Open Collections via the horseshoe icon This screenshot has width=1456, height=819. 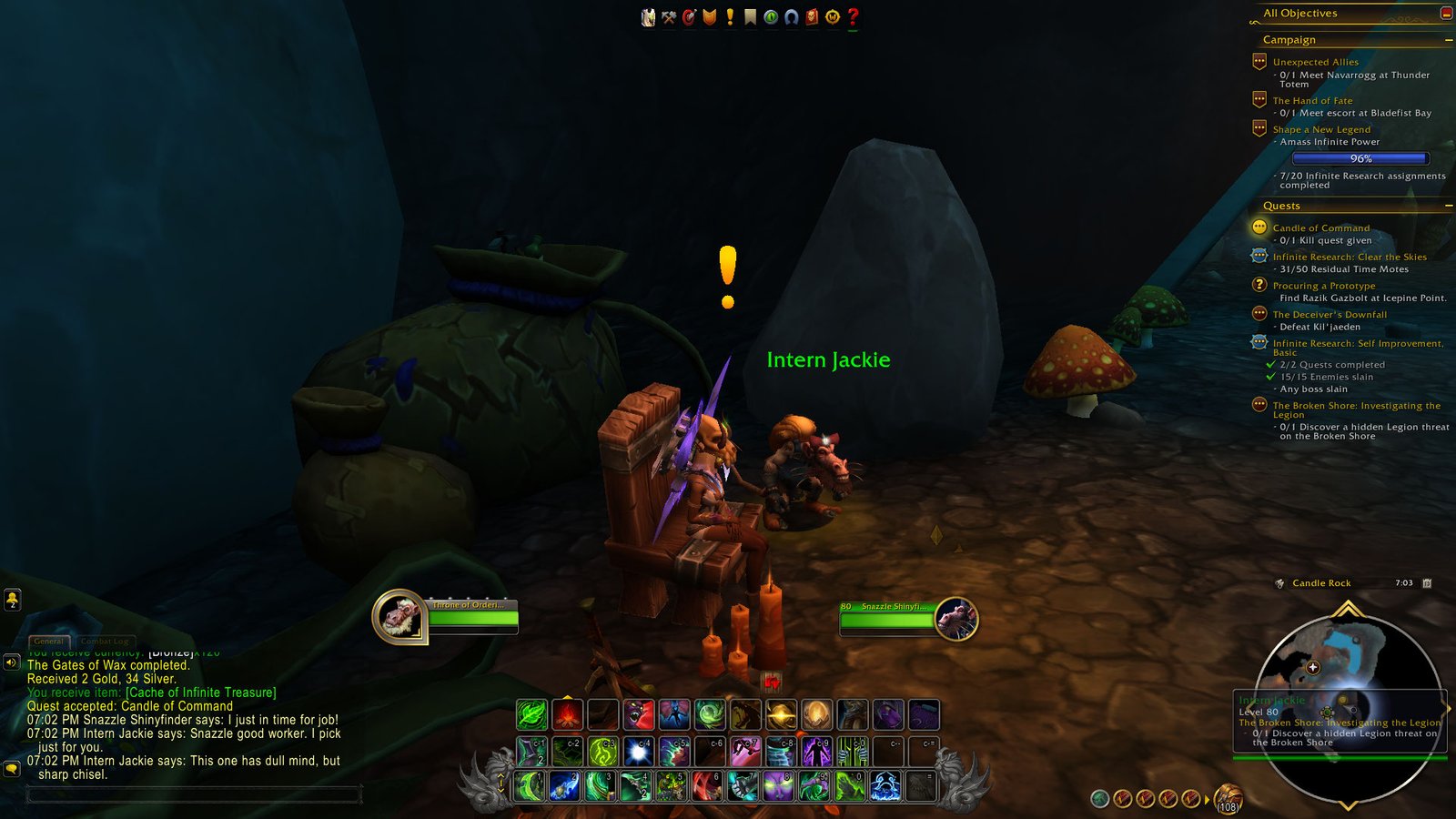791,17
